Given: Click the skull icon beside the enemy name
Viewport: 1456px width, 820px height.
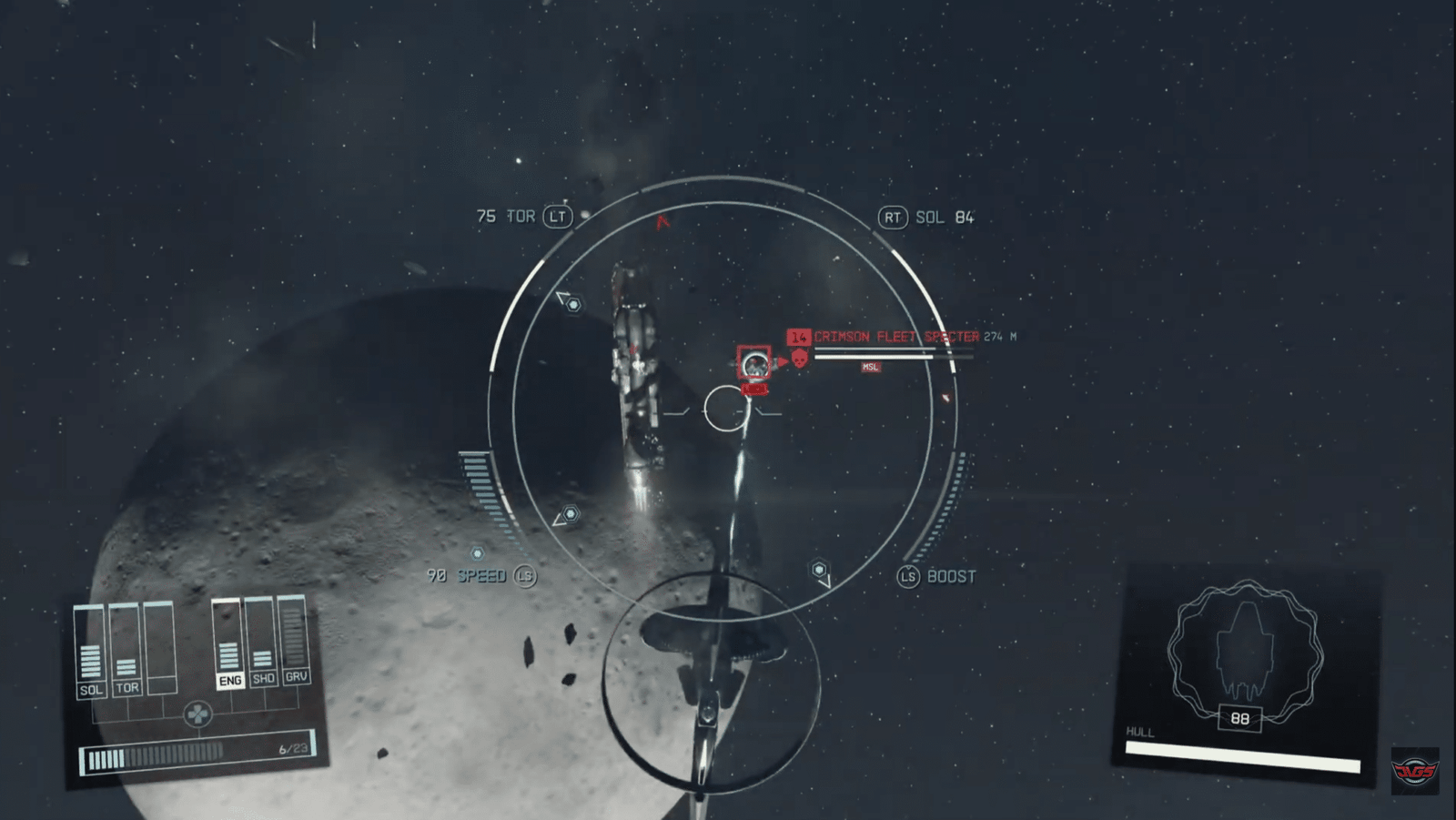Looking at the screenshot, I should (799, 359).
